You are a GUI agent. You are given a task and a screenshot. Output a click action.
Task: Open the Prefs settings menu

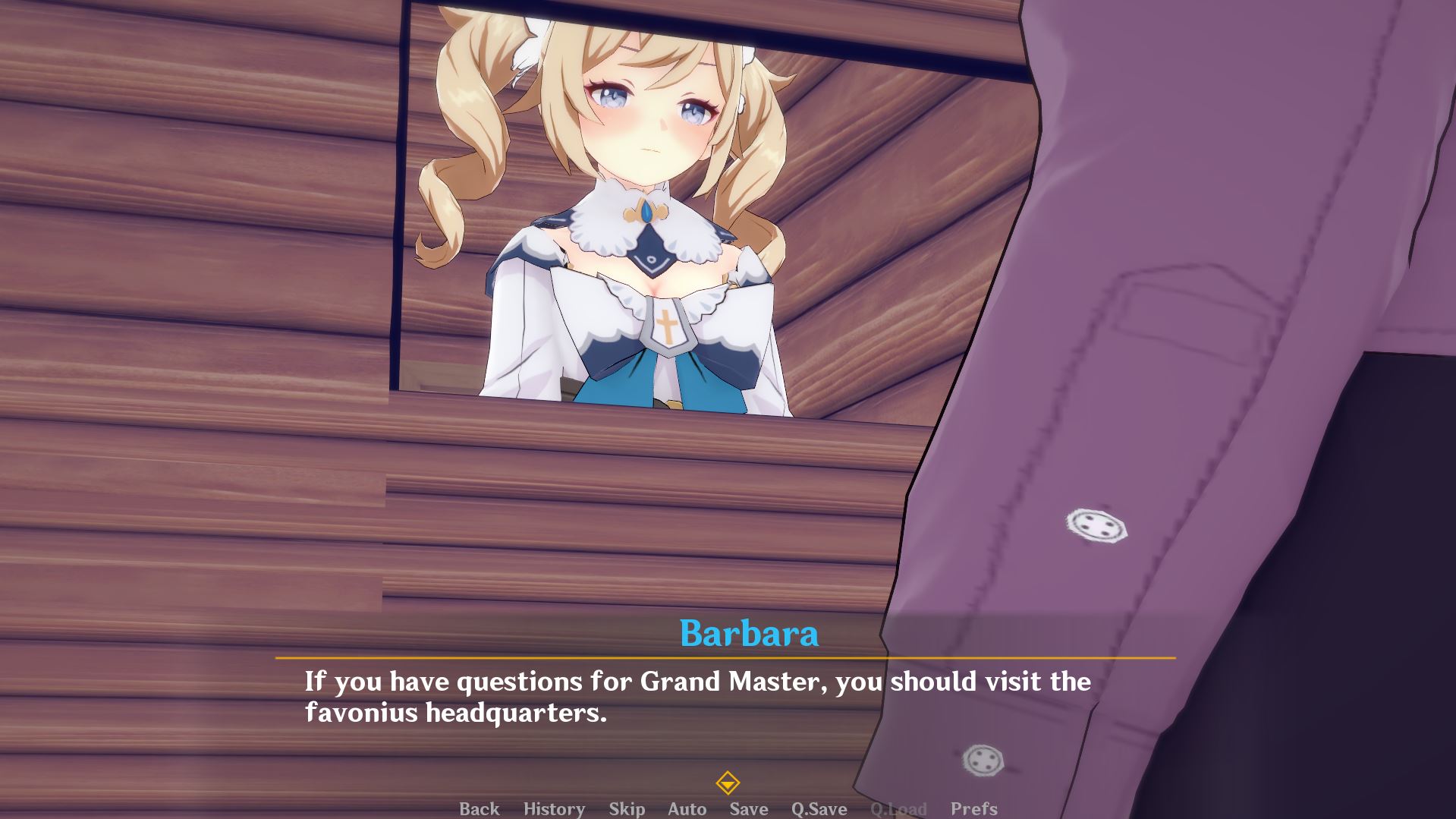tap(973, 808)
